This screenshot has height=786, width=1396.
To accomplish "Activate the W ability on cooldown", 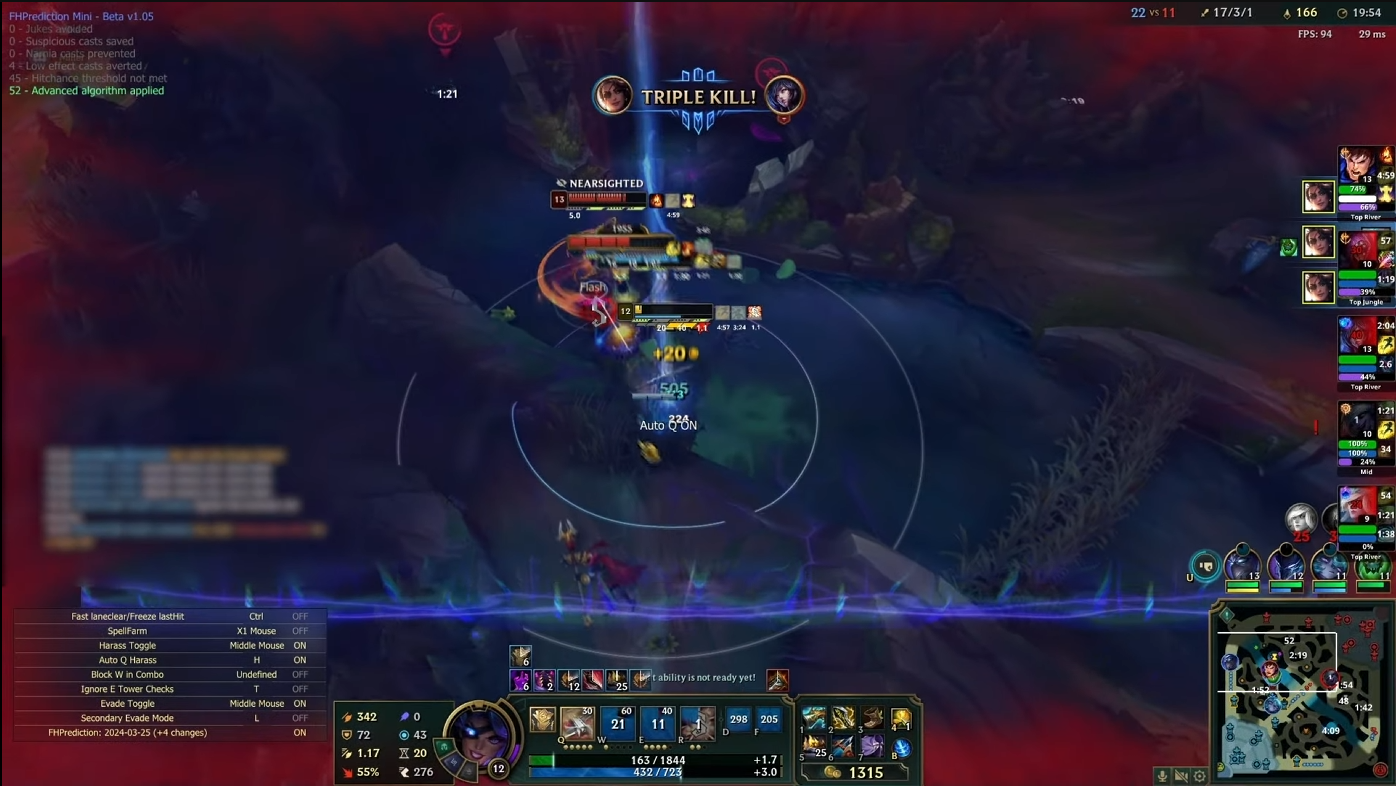I will tap(618, 723).
